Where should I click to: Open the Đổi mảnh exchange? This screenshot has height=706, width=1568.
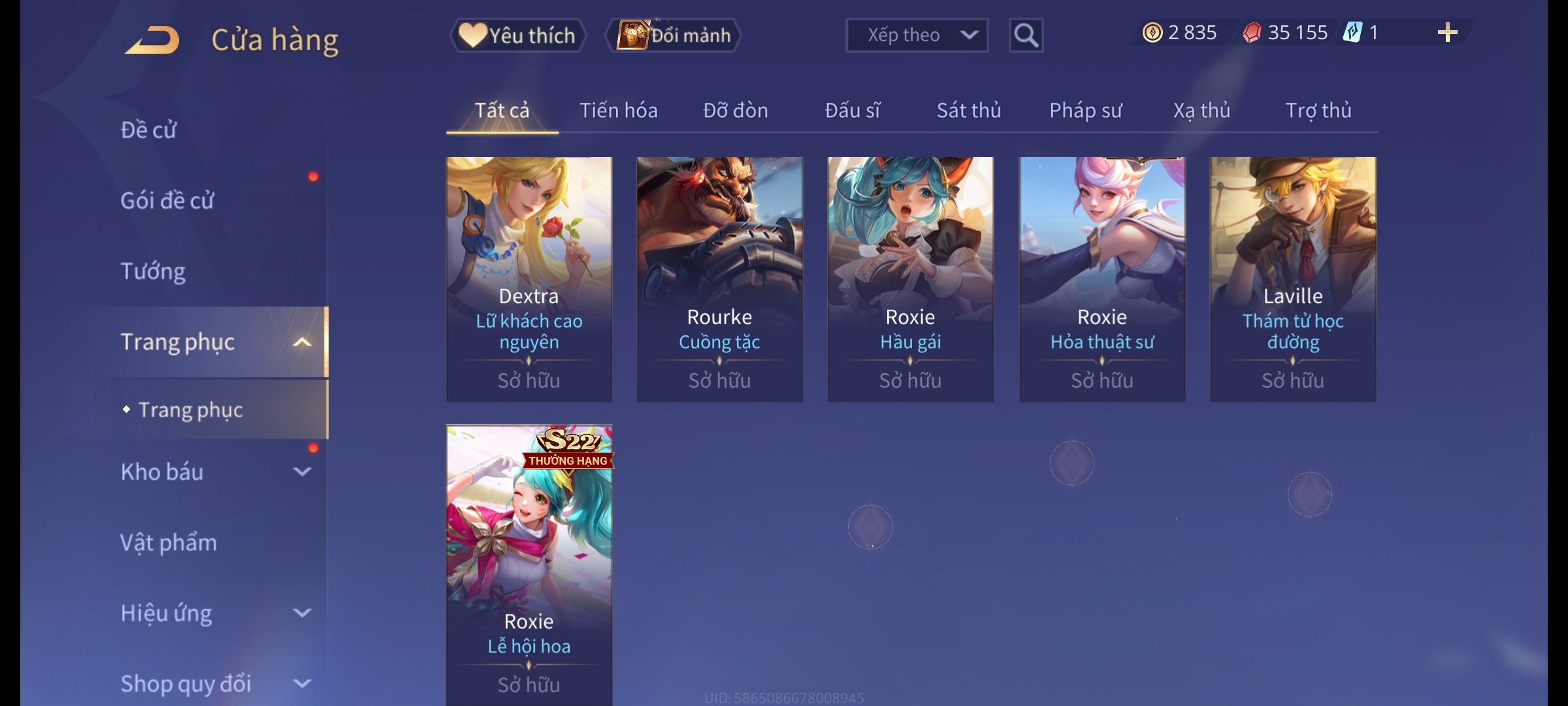[x=674, y=35]
